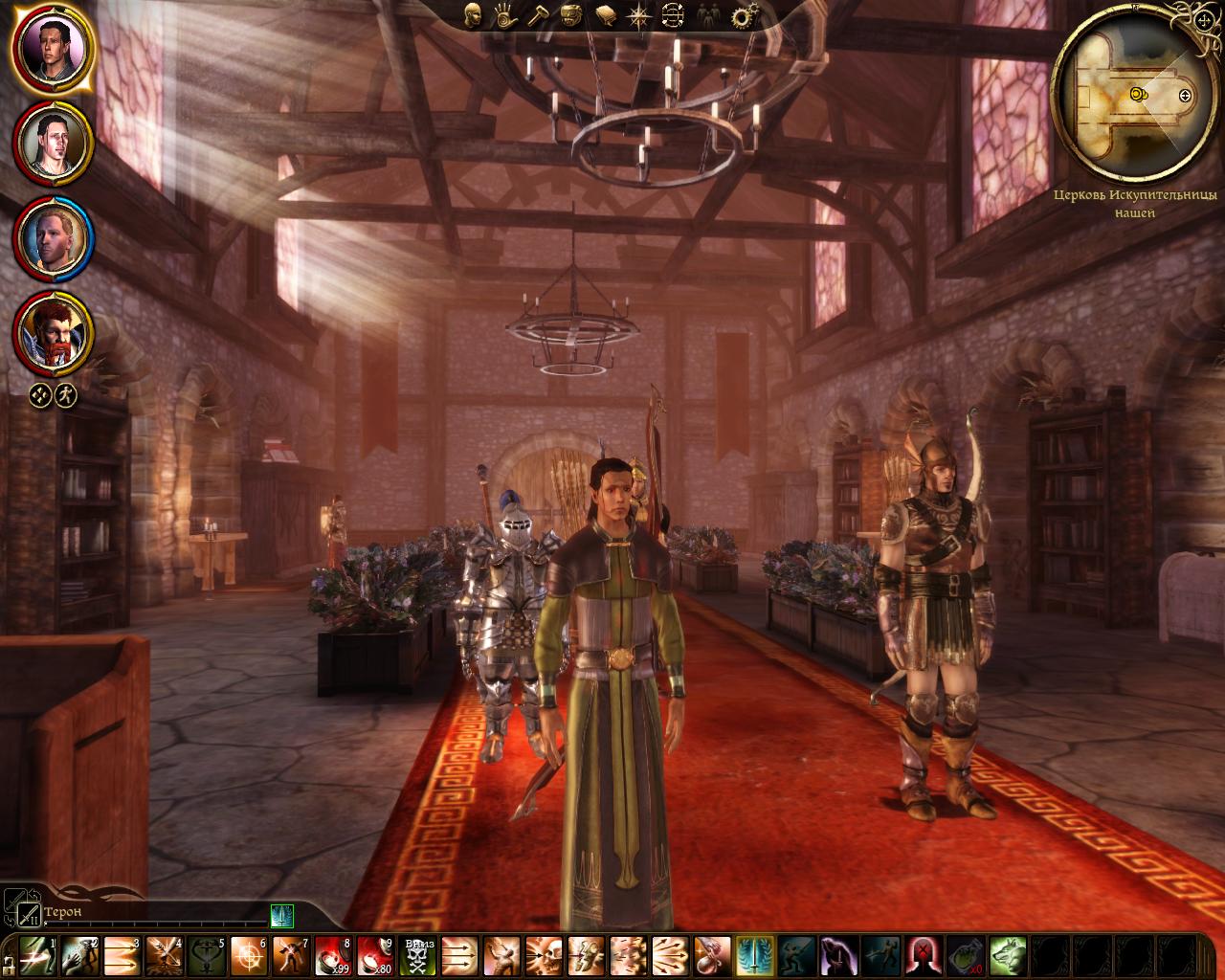Use the lyrium potion quickslot showing x80
This screenshot has height=980, width=1225.
(x=375, y=958)
